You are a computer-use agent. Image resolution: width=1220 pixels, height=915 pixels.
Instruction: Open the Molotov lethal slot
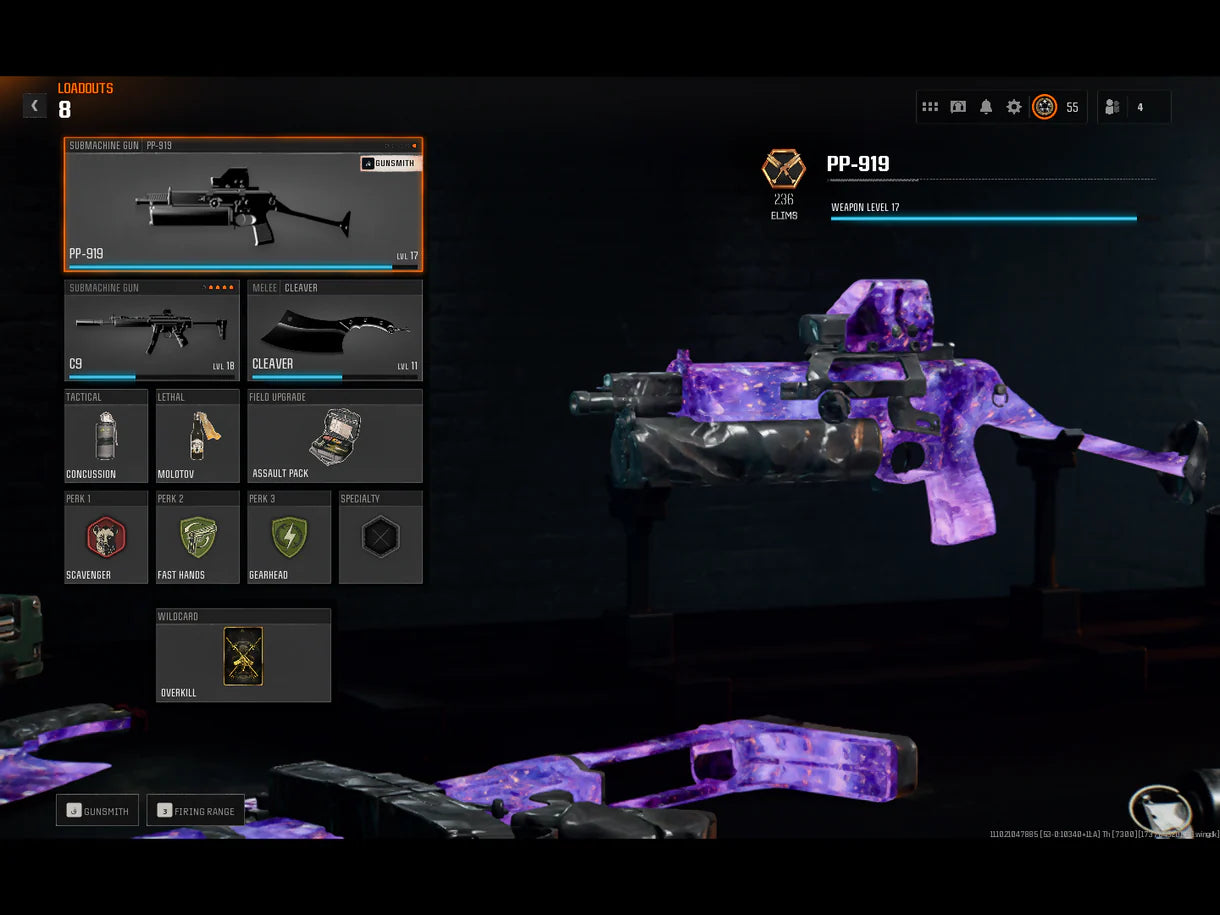pyautogui.click(x=198, y=436)
